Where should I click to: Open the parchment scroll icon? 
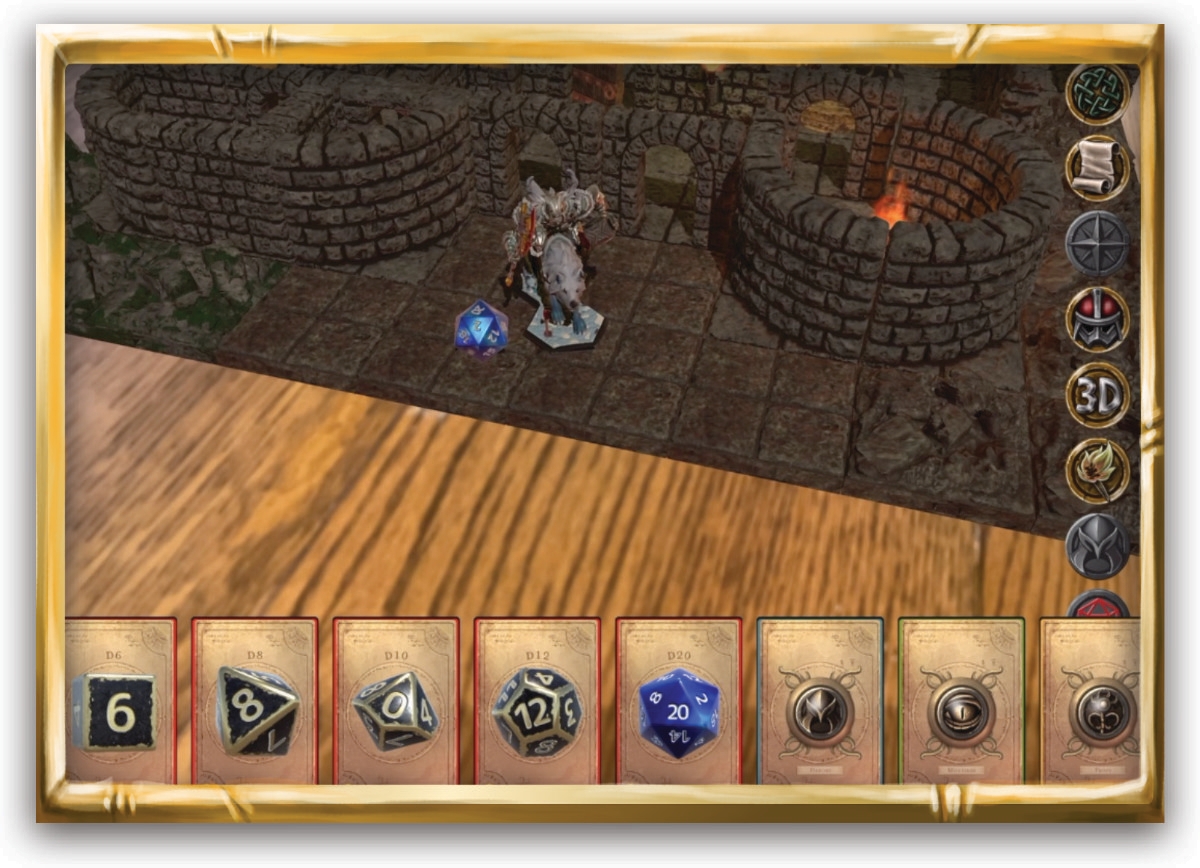click(1097, 169)
